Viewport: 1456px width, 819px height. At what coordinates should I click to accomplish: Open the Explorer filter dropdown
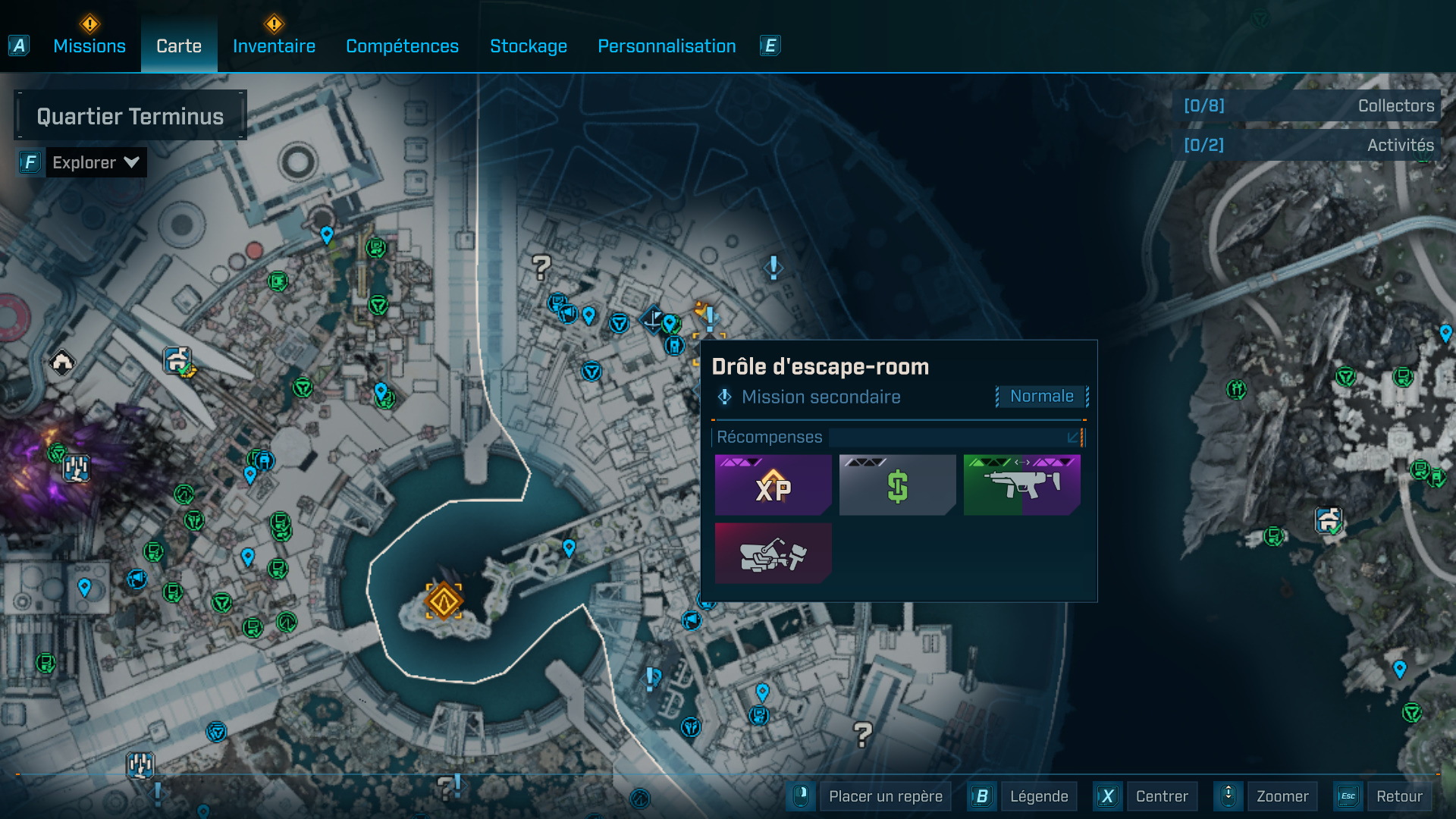point(96,162)
